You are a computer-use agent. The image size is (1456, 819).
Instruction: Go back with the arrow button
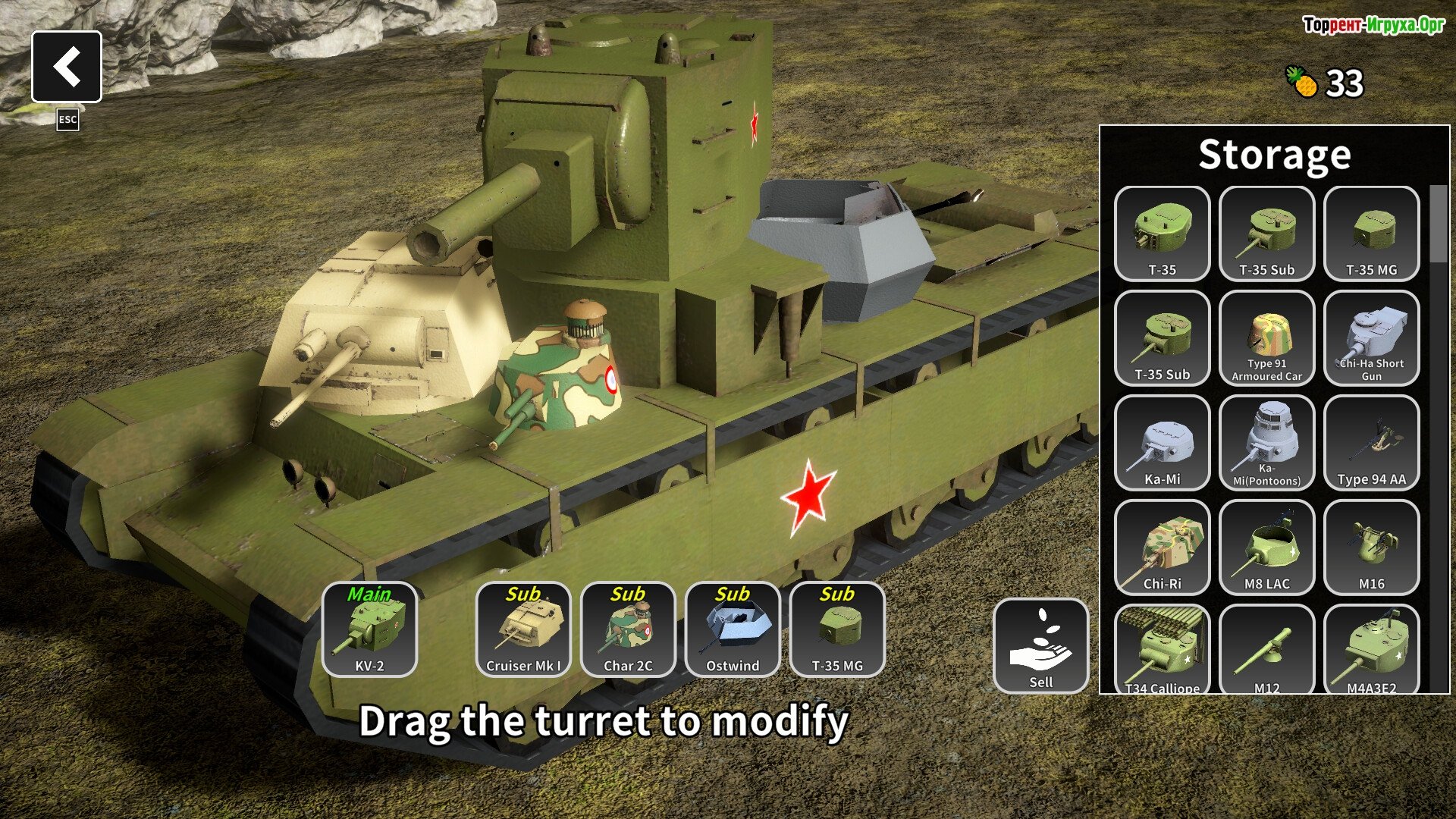click(67, 67)
